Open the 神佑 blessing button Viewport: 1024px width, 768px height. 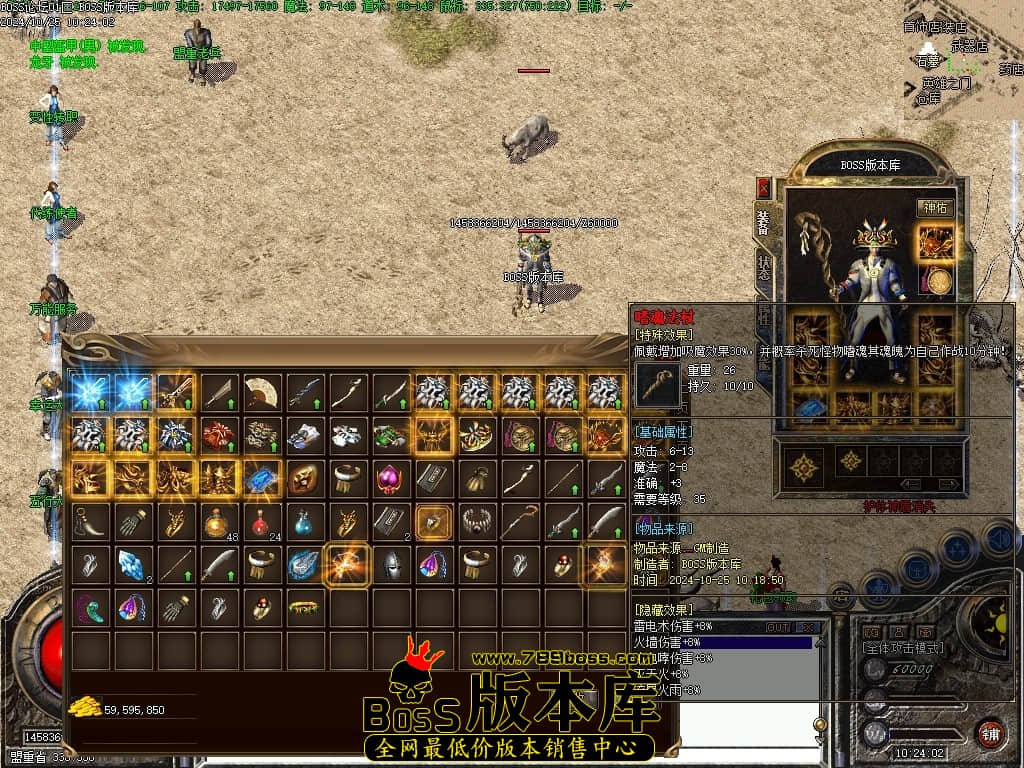tap(934, 208)
